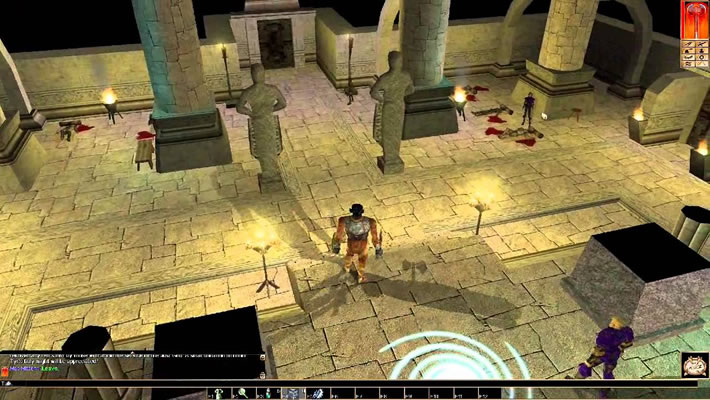Image resolution: width=710 pixels, height=400 pixels.
Task: Activate the blue feather quickbar slot
Action: coord(319,394)
